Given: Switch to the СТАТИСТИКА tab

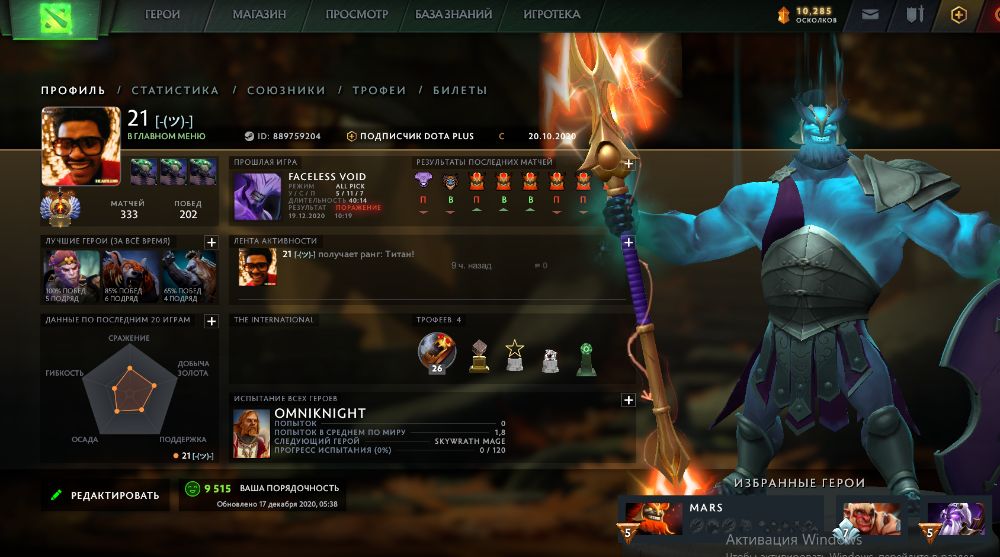Looking at the screenshot, I should (x=175, y=90).
